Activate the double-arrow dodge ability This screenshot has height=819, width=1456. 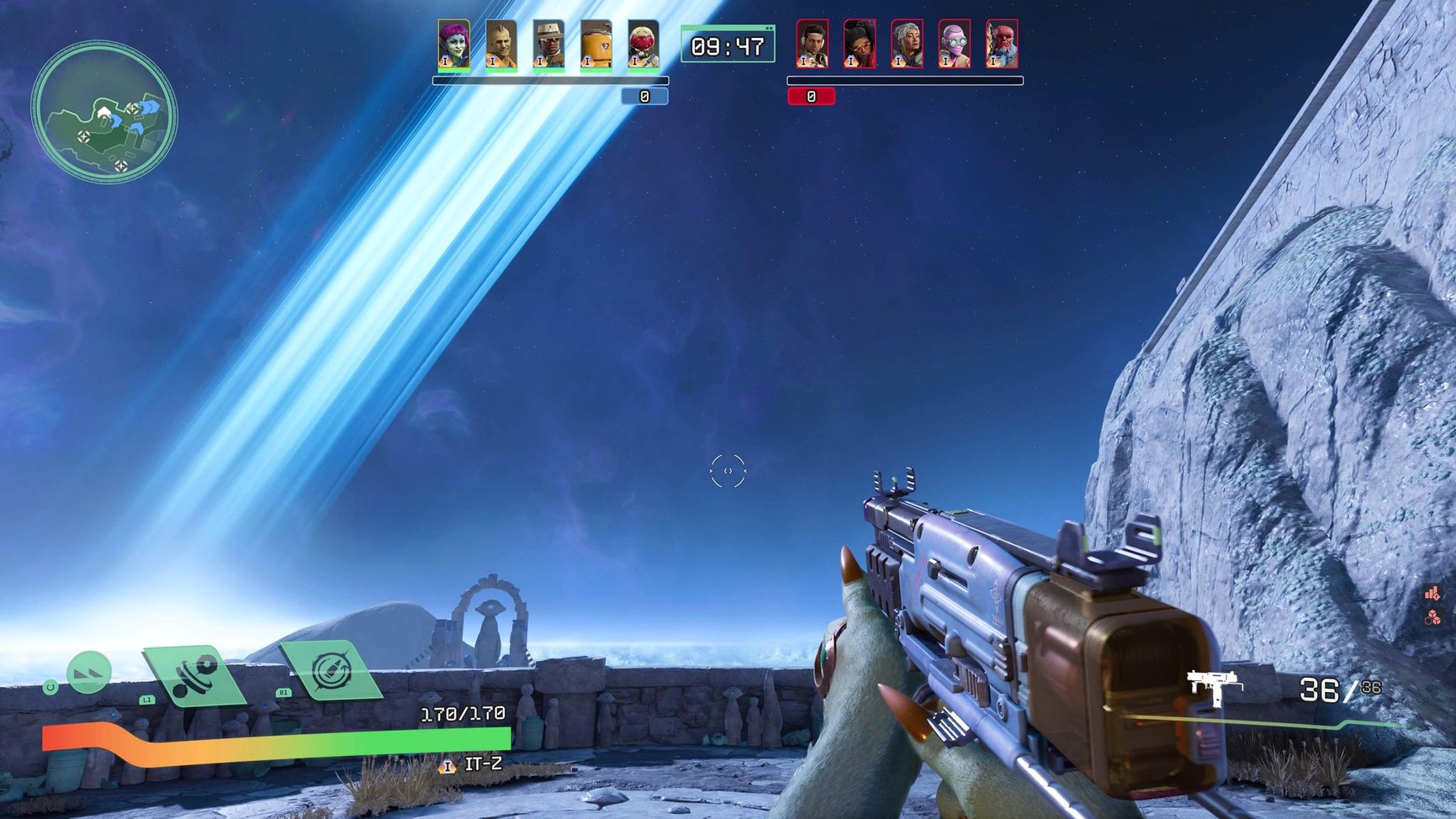pyautogui.click(x=89, y=673)
